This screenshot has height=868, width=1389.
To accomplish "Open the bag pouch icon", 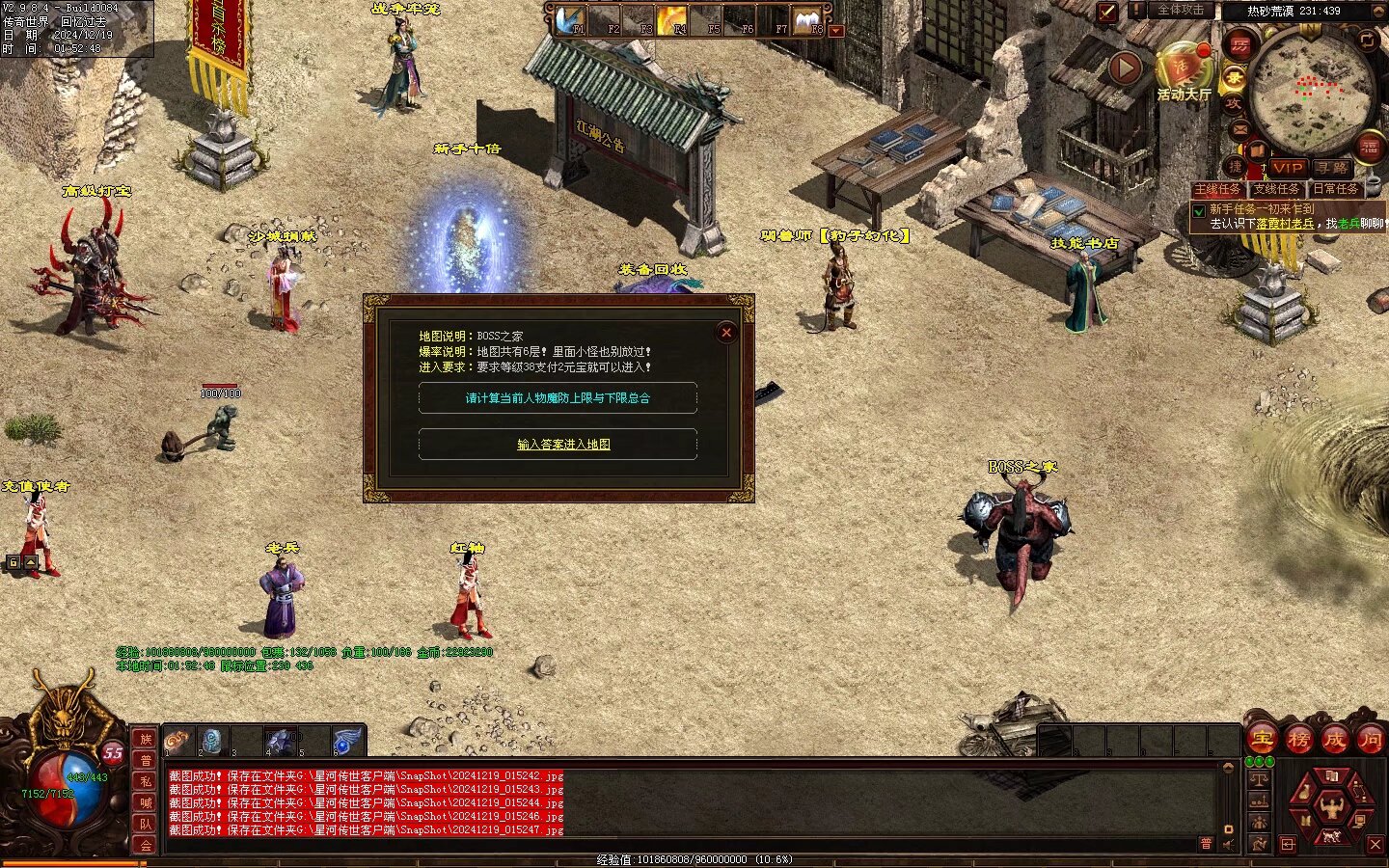I will click(1304, 793).
